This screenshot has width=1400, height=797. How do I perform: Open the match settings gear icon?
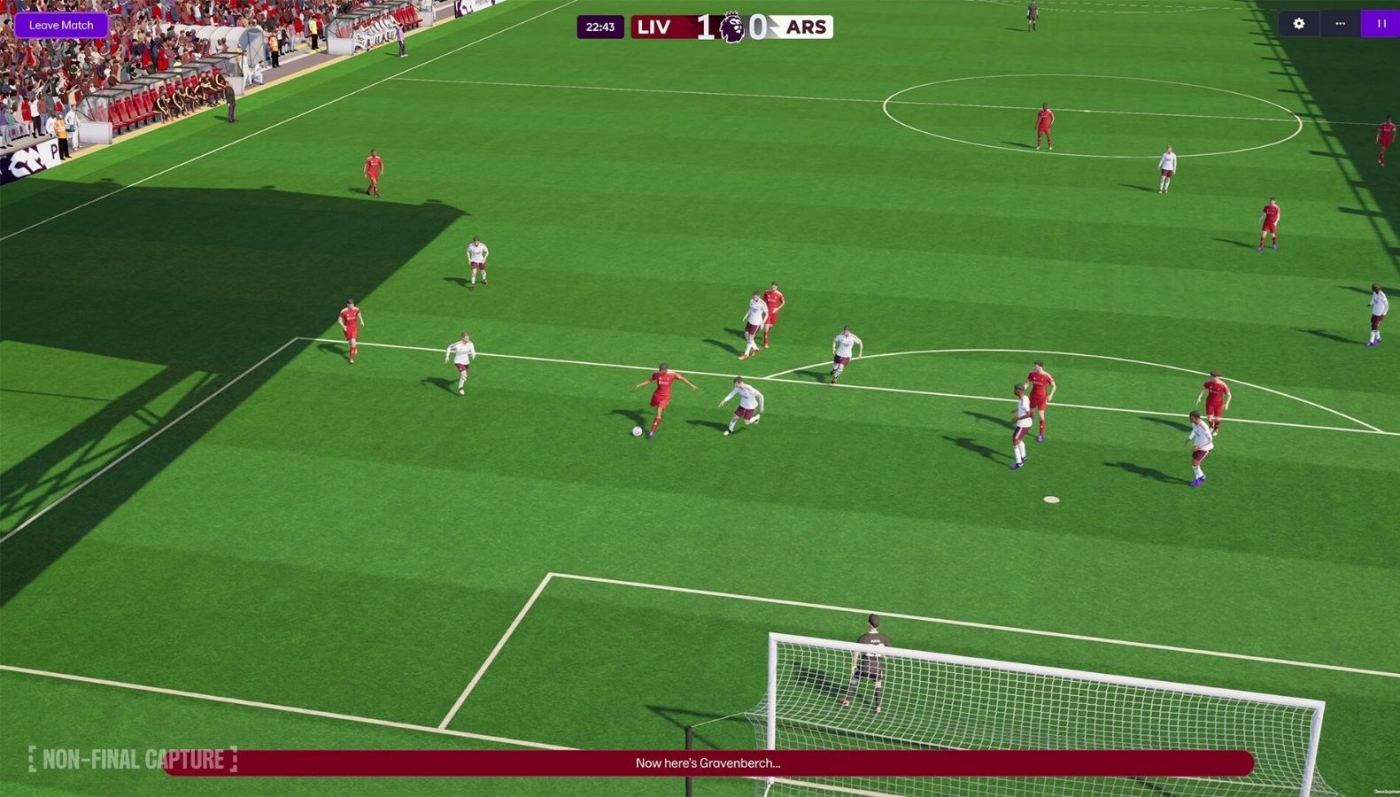1299,24
